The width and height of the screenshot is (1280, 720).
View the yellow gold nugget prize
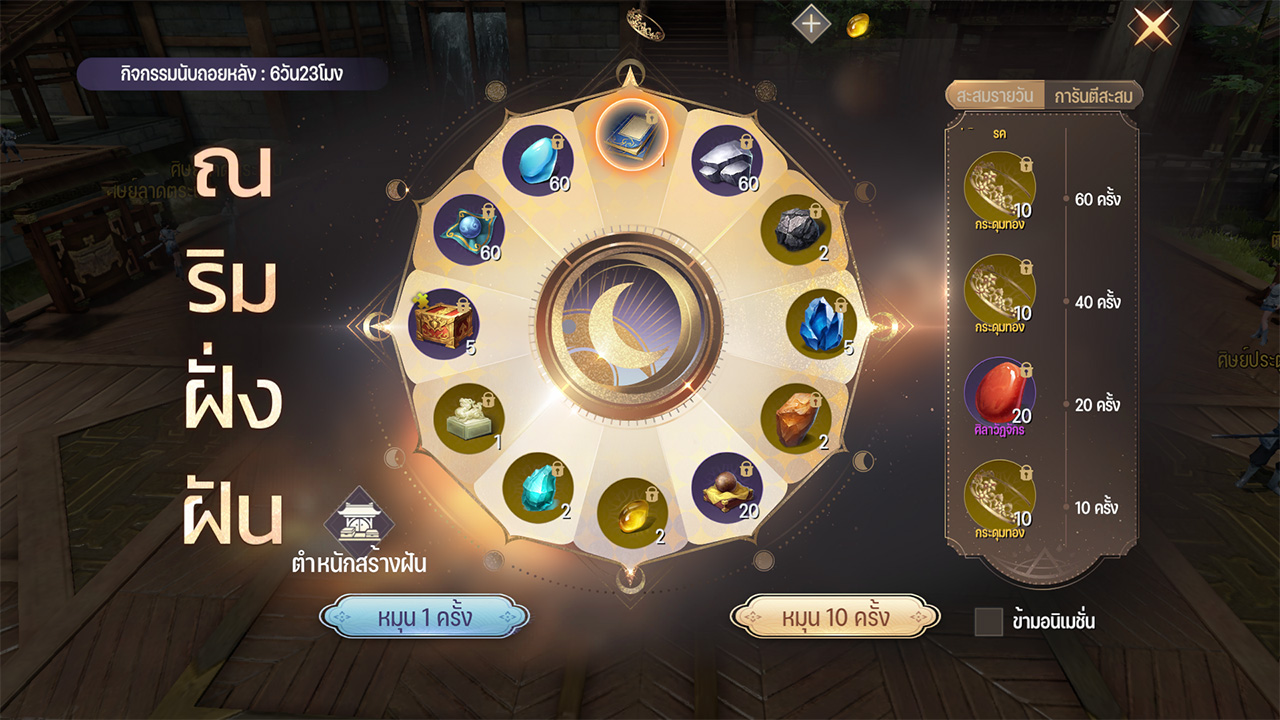pyautogui.click(x=632, y=512)
